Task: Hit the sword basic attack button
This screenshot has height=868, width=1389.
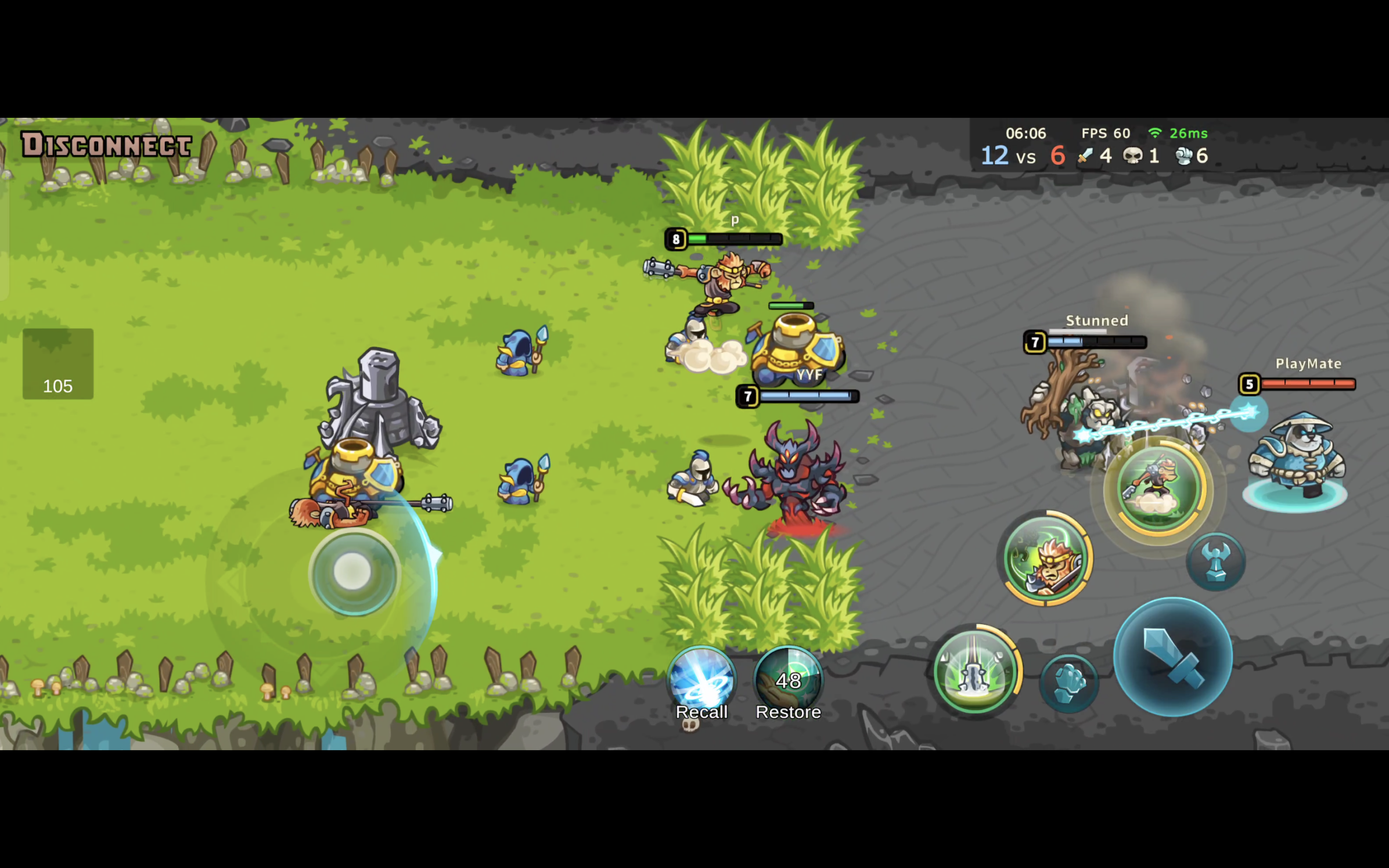Action: pyautogui.click(x=1172, y=657)
